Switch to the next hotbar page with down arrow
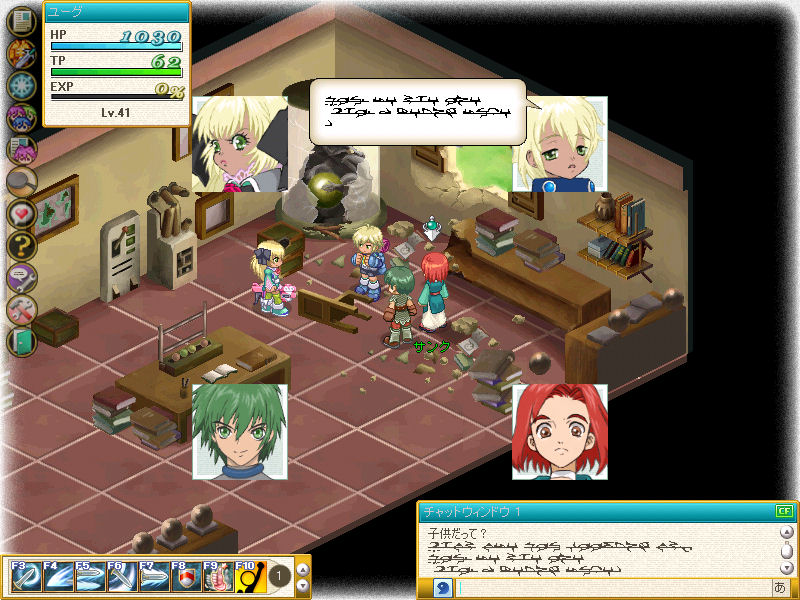This screenshot has width=800, height=600. coord(304,585)
